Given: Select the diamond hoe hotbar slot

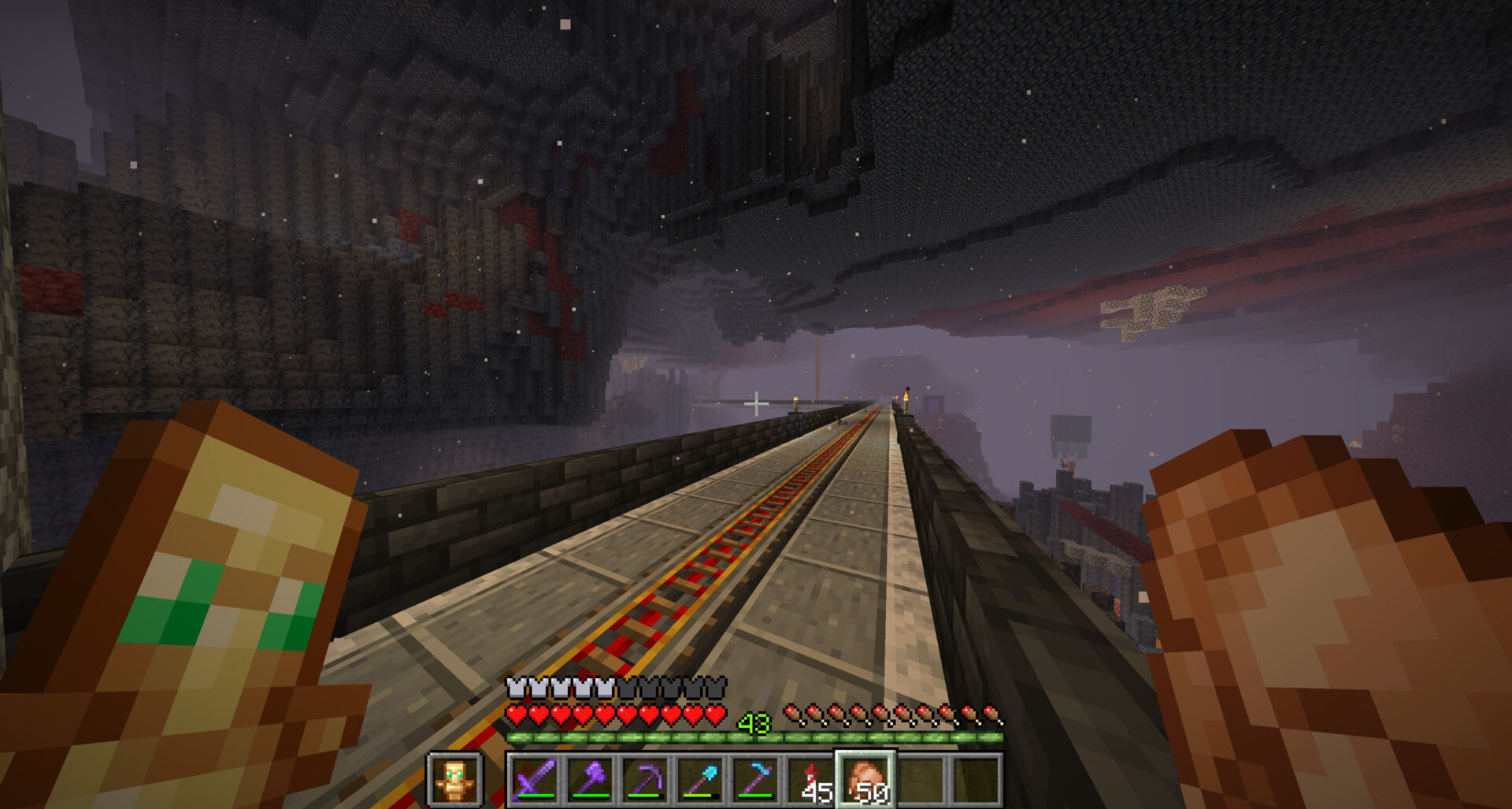Looking at the screenshot, I should tap(756, 780).
